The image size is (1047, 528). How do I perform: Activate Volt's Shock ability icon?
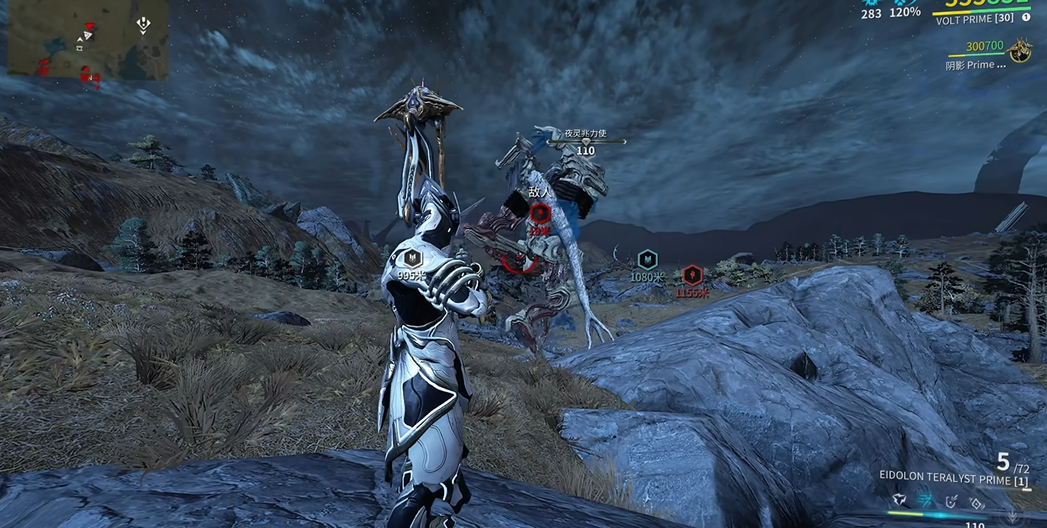coord(900,500)
